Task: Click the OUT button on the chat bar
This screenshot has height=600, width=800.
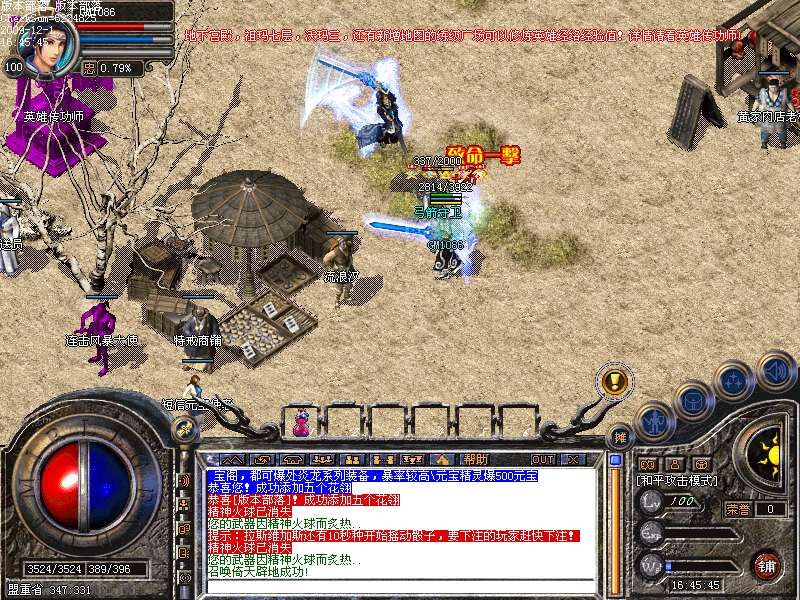Action: tap(542, 459)
